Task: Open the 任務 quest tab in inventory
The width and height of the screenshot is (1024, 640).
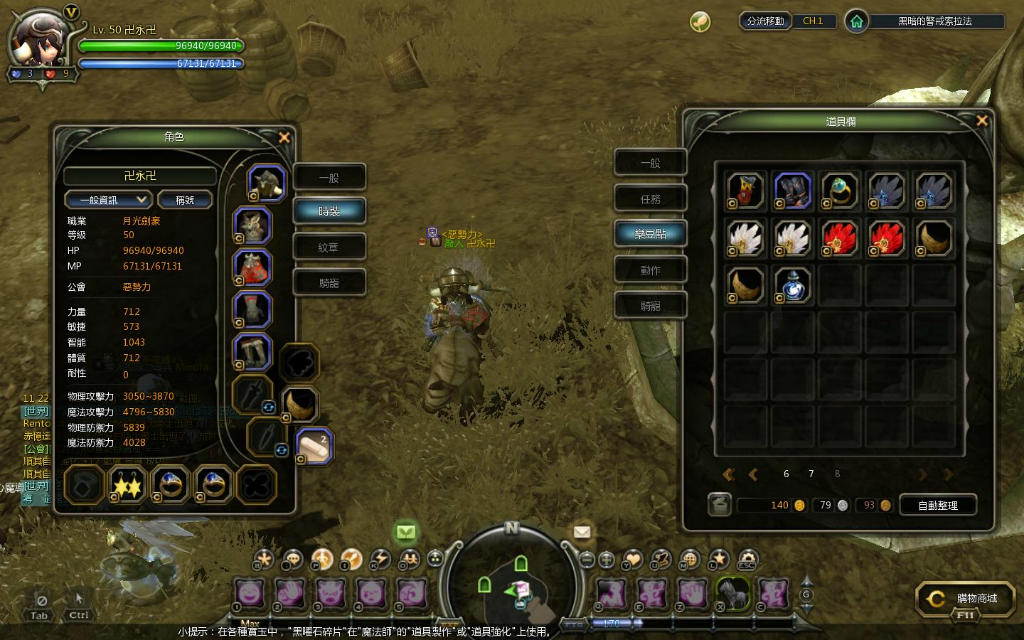Action: [x=650, y=198]
